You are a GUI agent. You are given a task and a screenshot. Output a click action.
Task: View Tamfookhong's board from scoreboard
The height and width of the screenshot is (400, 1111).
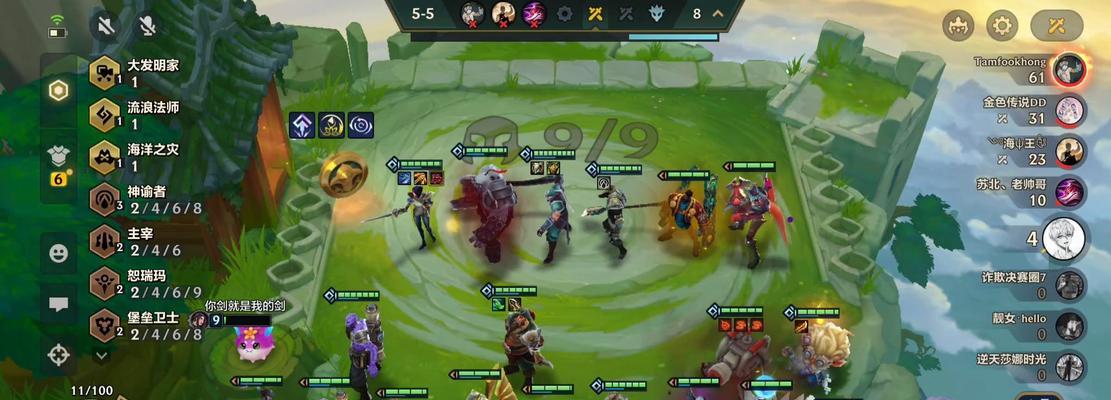point(1069,69)
